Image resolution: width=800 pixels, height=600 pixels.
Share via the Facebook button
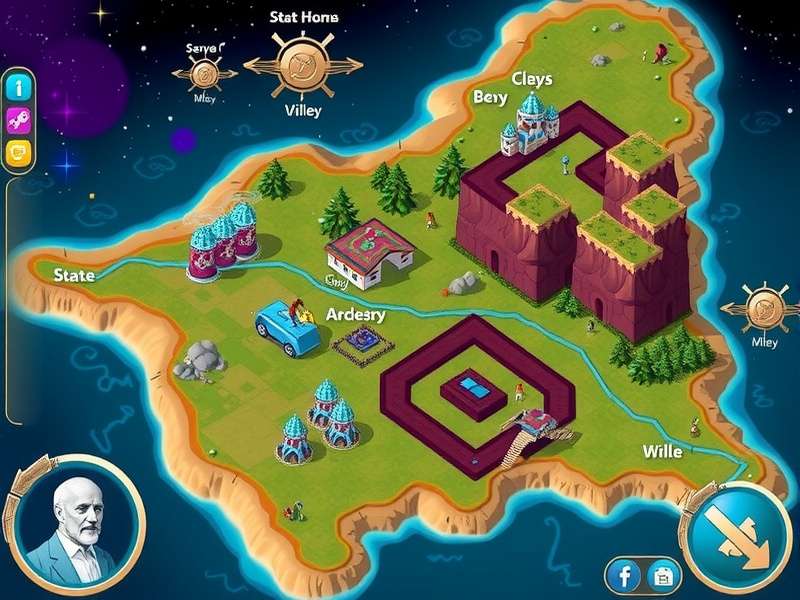pyautogui.click(x=624, y=576)
